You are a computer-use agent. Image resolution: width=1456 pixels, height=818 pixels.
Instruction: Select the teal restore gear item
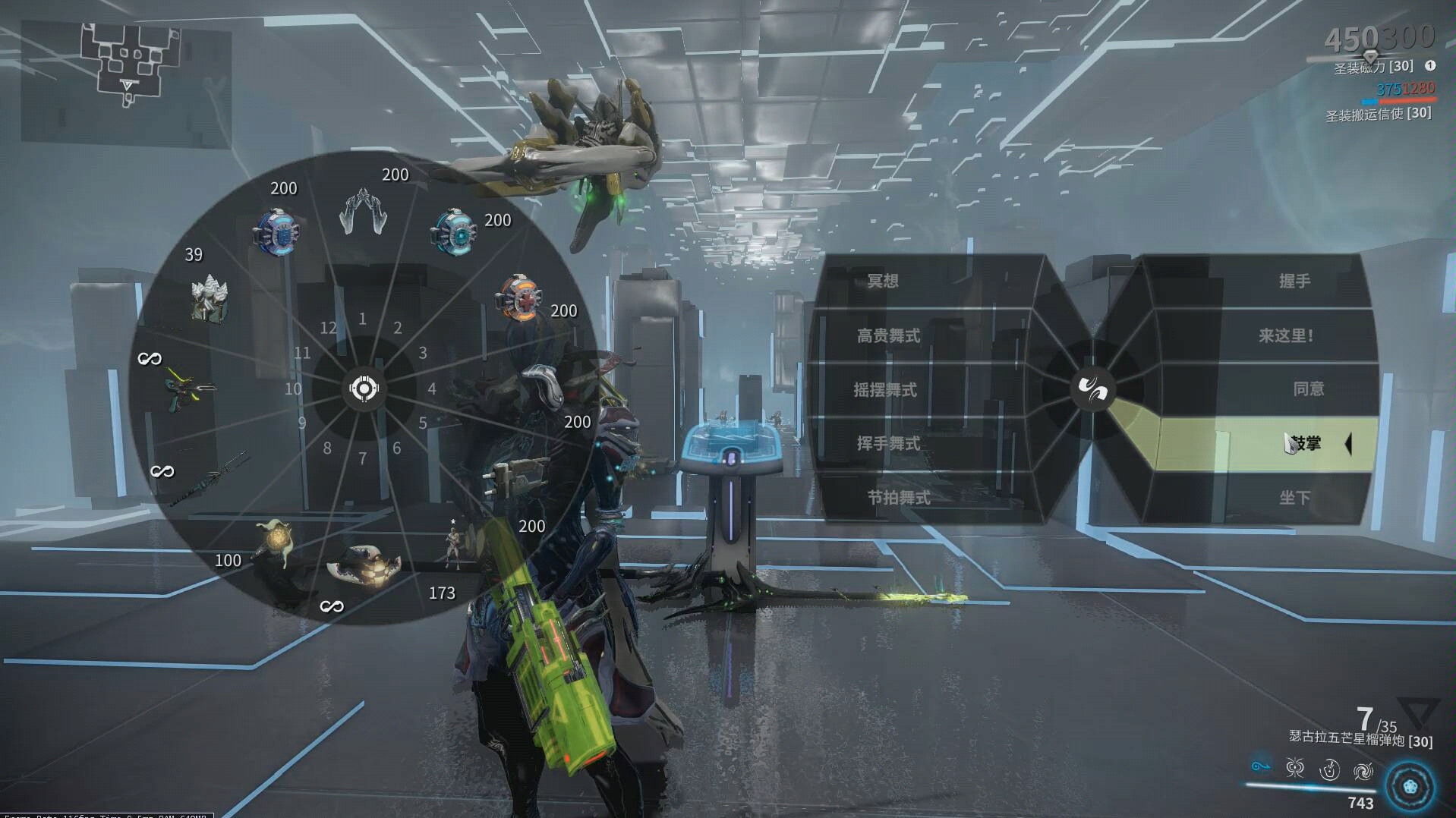pos(454,231)
